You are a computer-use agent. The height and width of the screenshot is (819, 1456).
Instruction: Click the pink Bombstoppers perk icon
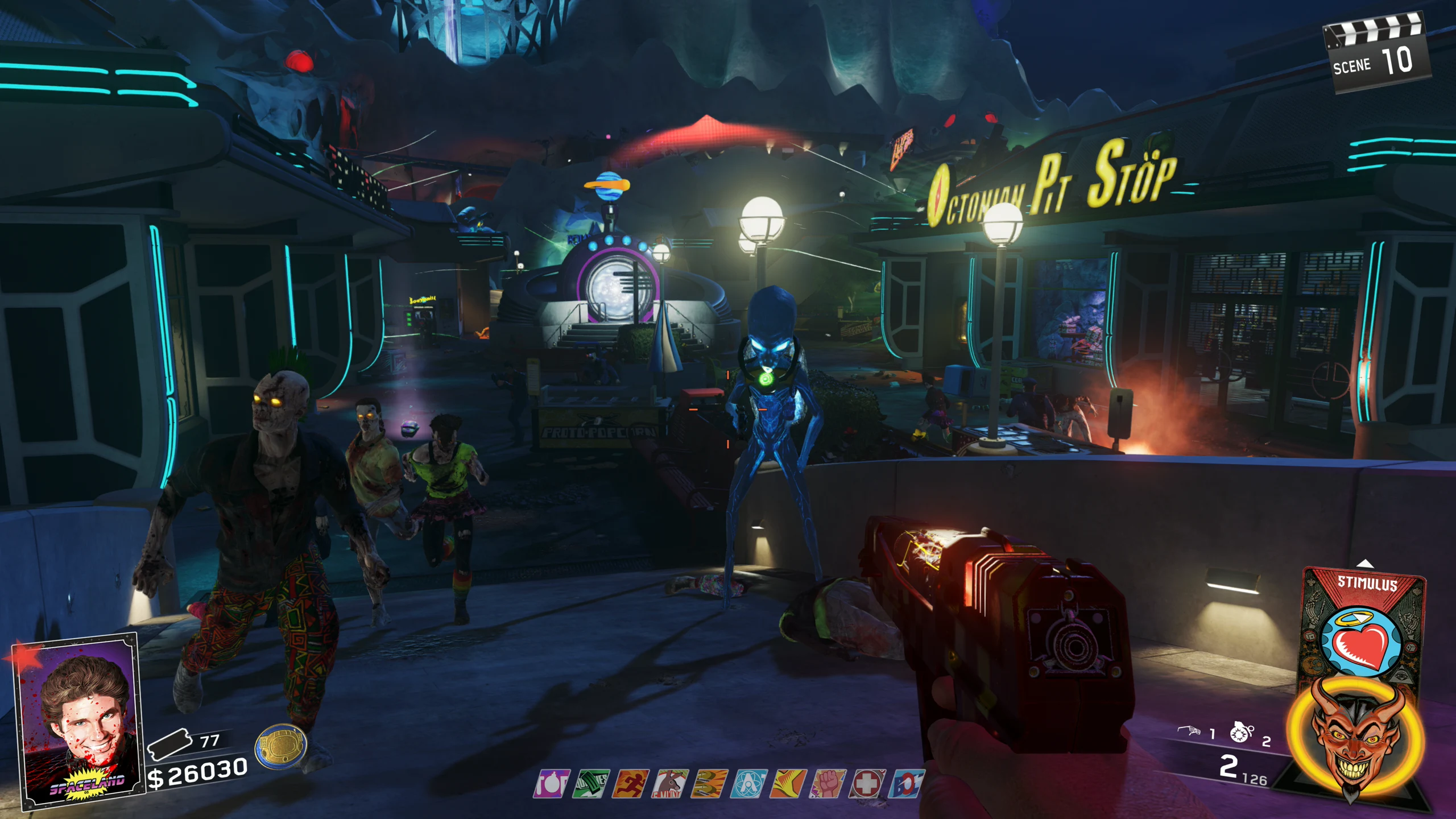click(551, 784)
